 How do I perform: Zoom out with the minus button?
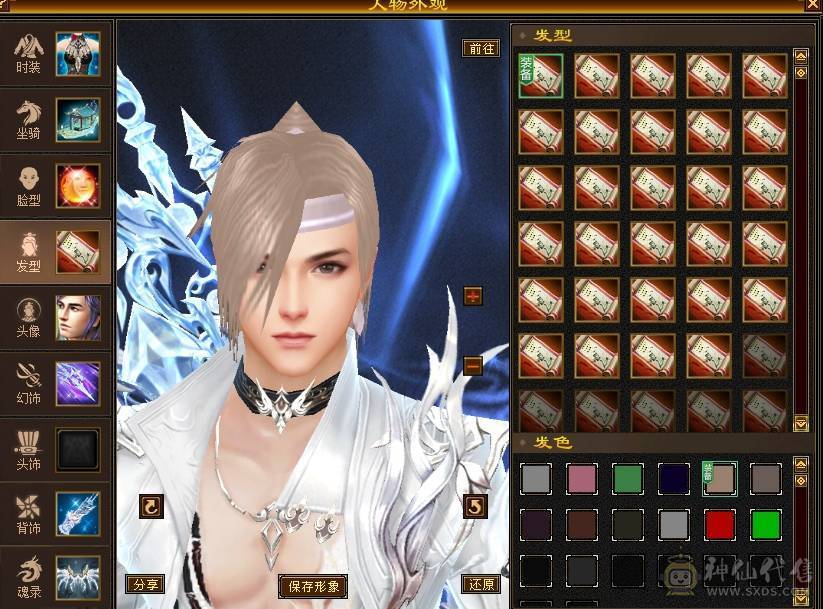pyautogui.click(x=473, y=366)
